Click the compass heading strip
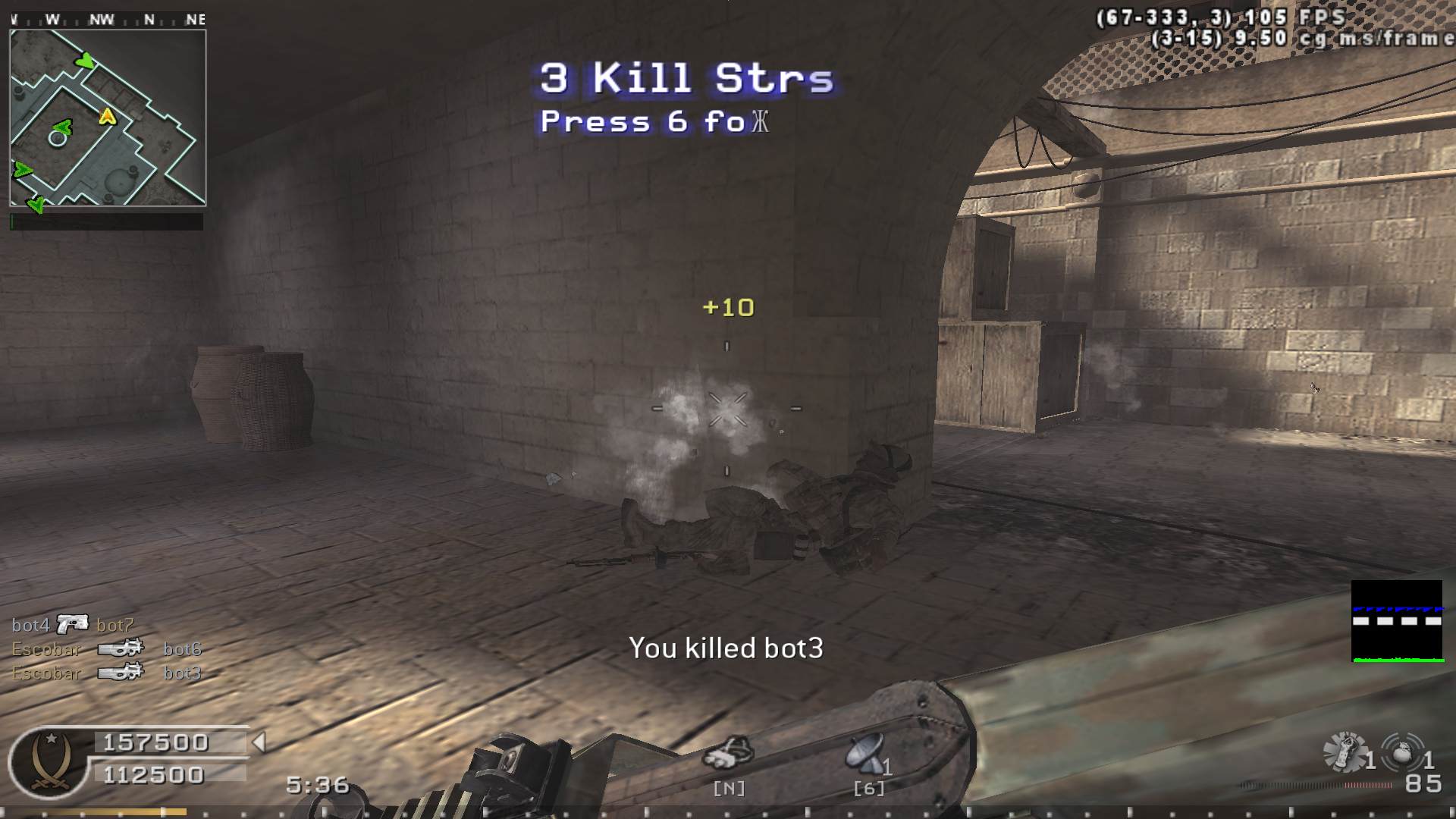The height and width of the screenshot is (819, 1456). coord(108,20)
